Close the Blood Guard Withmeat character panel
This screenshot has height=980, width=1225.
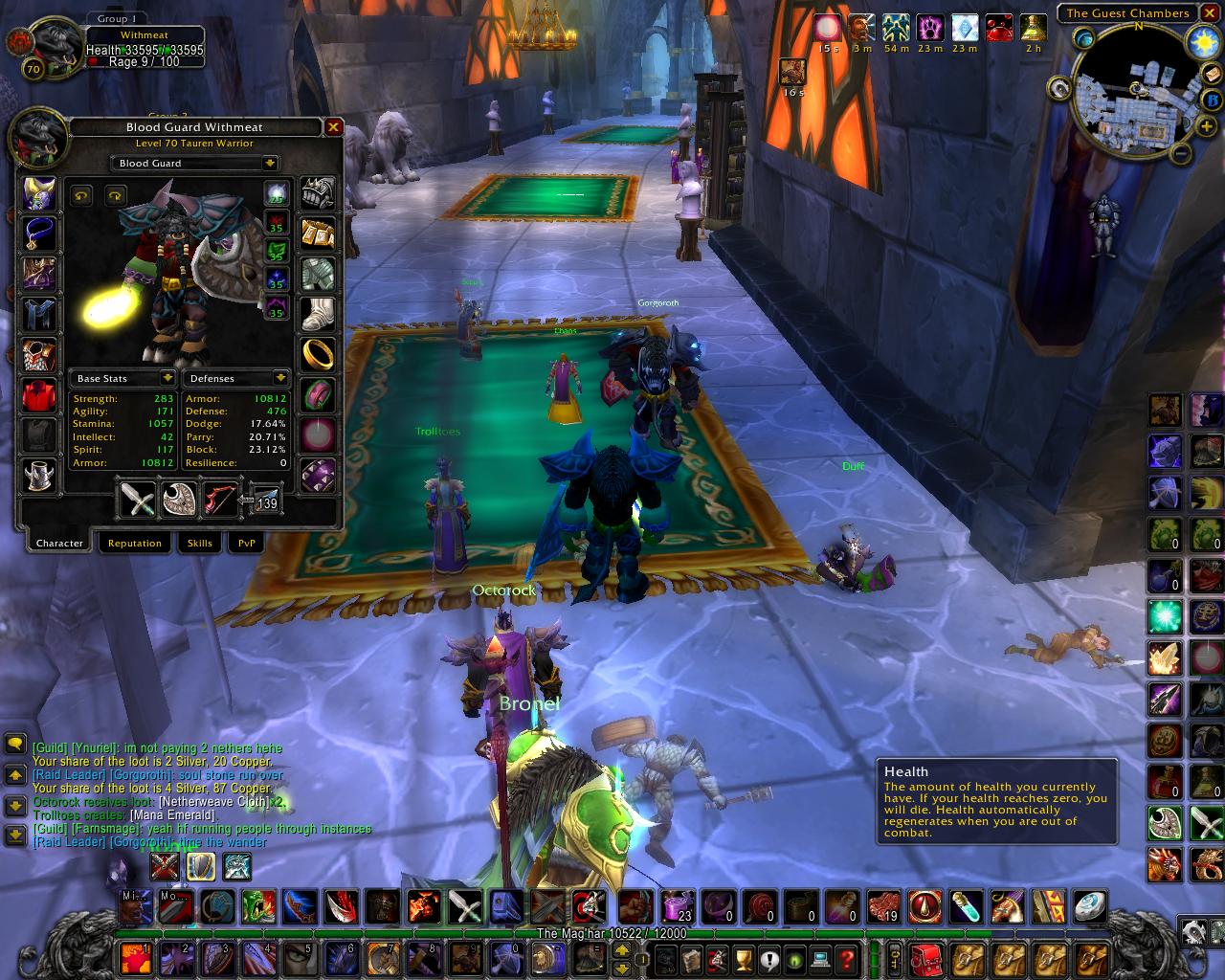click(x=333, y=127)
